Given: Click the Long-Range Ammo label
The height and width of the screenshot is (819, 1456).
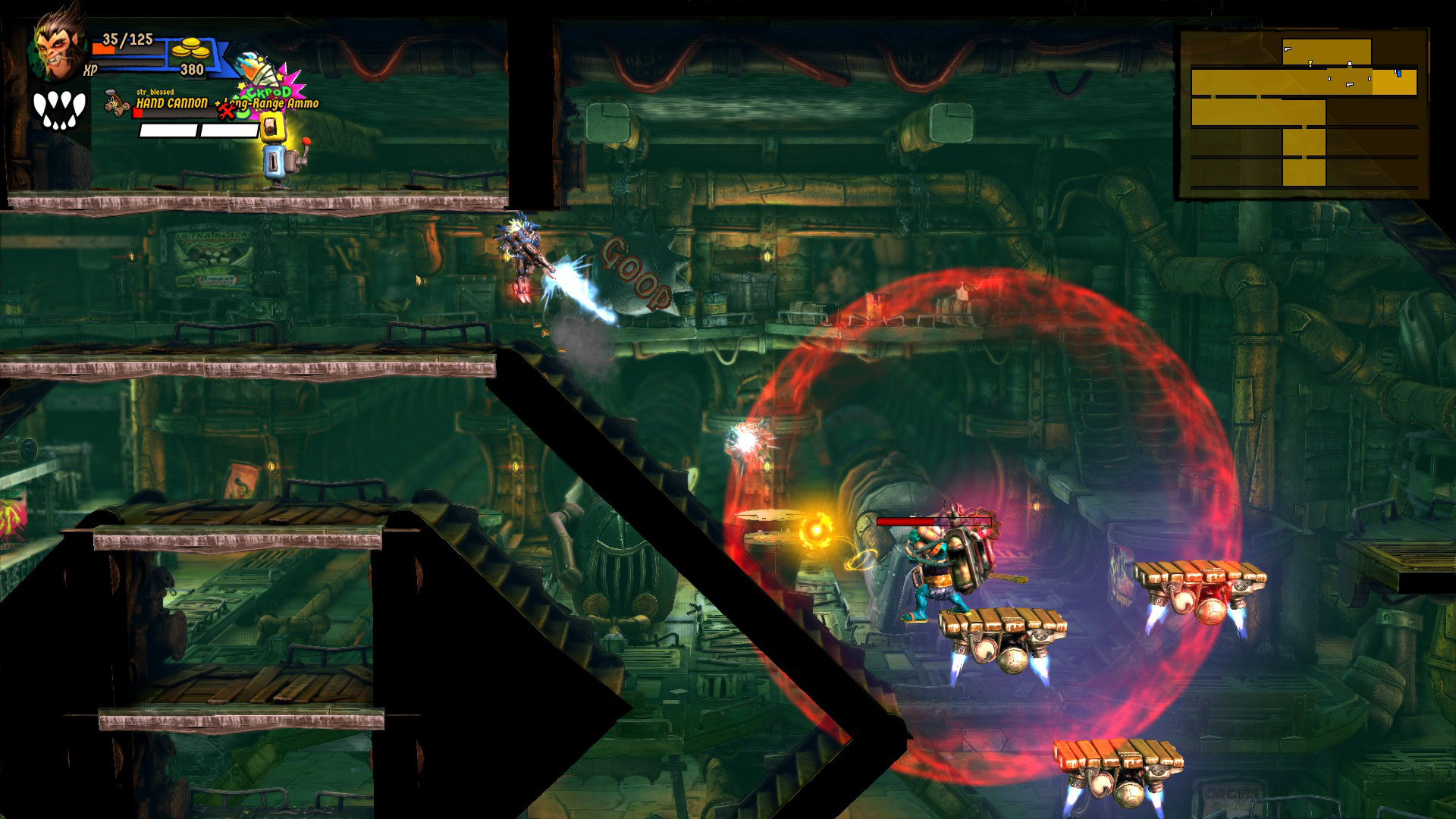Looking at the screenshot, I should (273, 103).
